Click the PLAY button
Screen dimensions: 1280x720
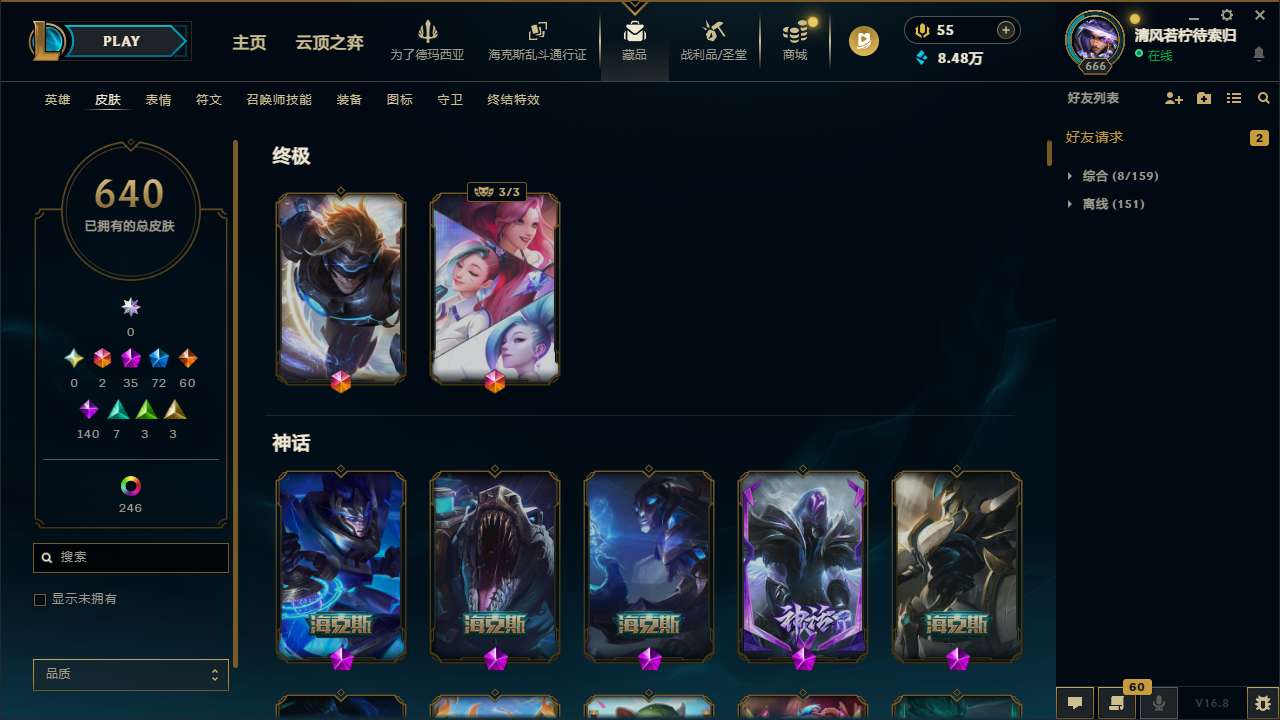pyautogui.click(x=121, y=41)
